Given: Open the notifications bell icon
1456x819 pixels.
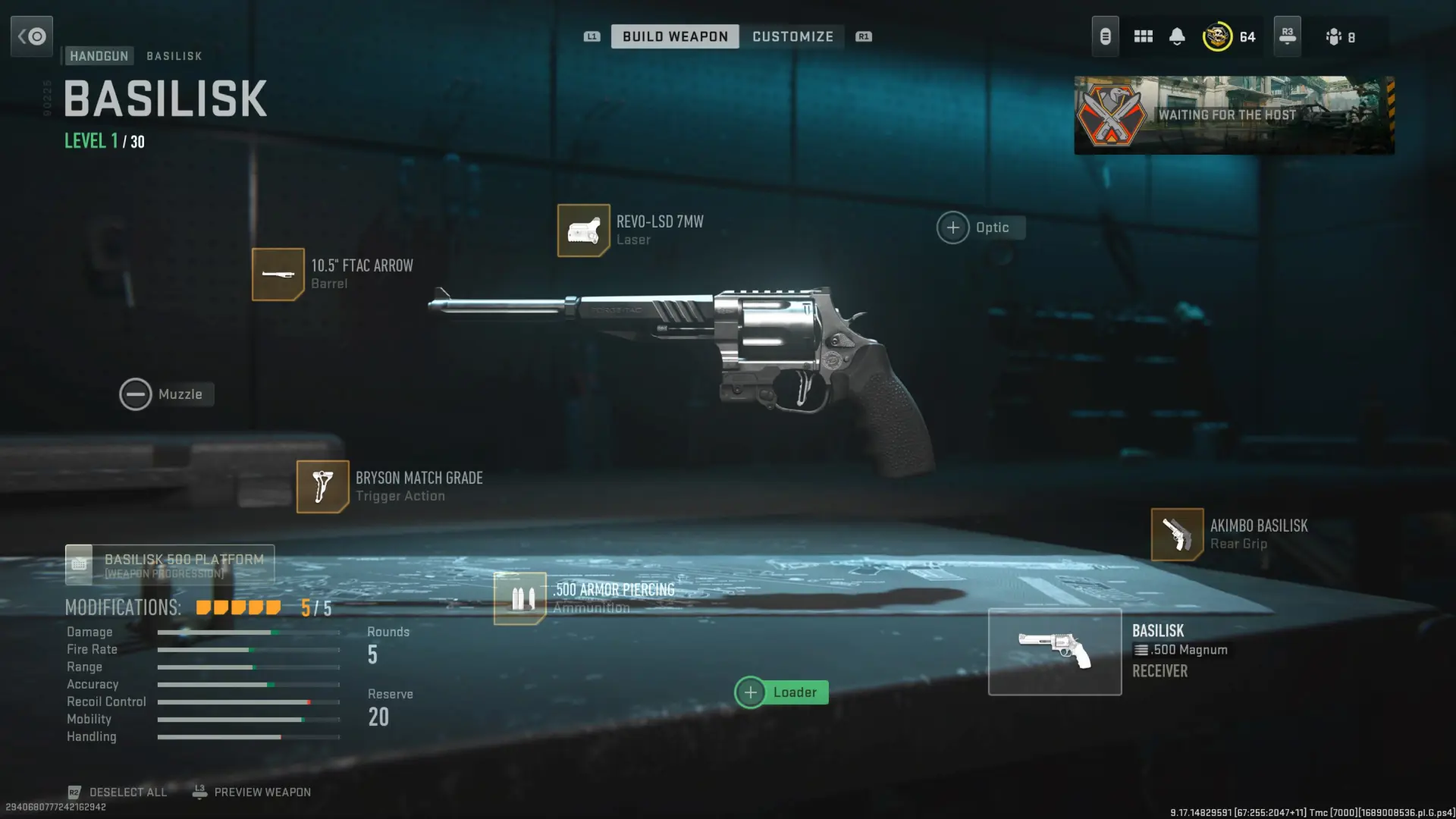Looking at the screenshot, I should click(x=1177, y=36).
